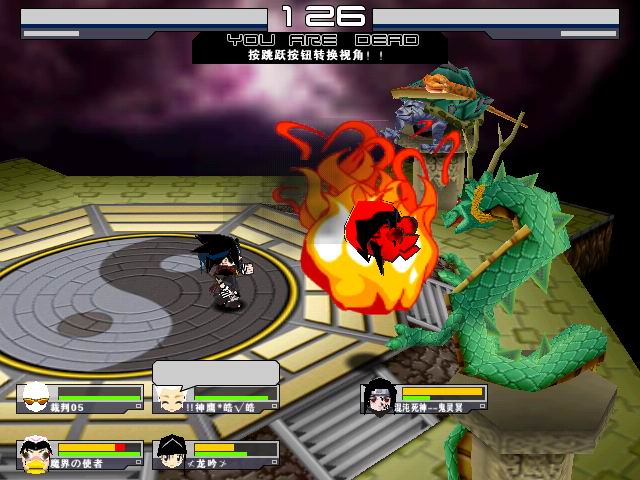Choose the 龙吟 player portrait
This screenshot has height=480, width=640.
(x=170, y=454)
